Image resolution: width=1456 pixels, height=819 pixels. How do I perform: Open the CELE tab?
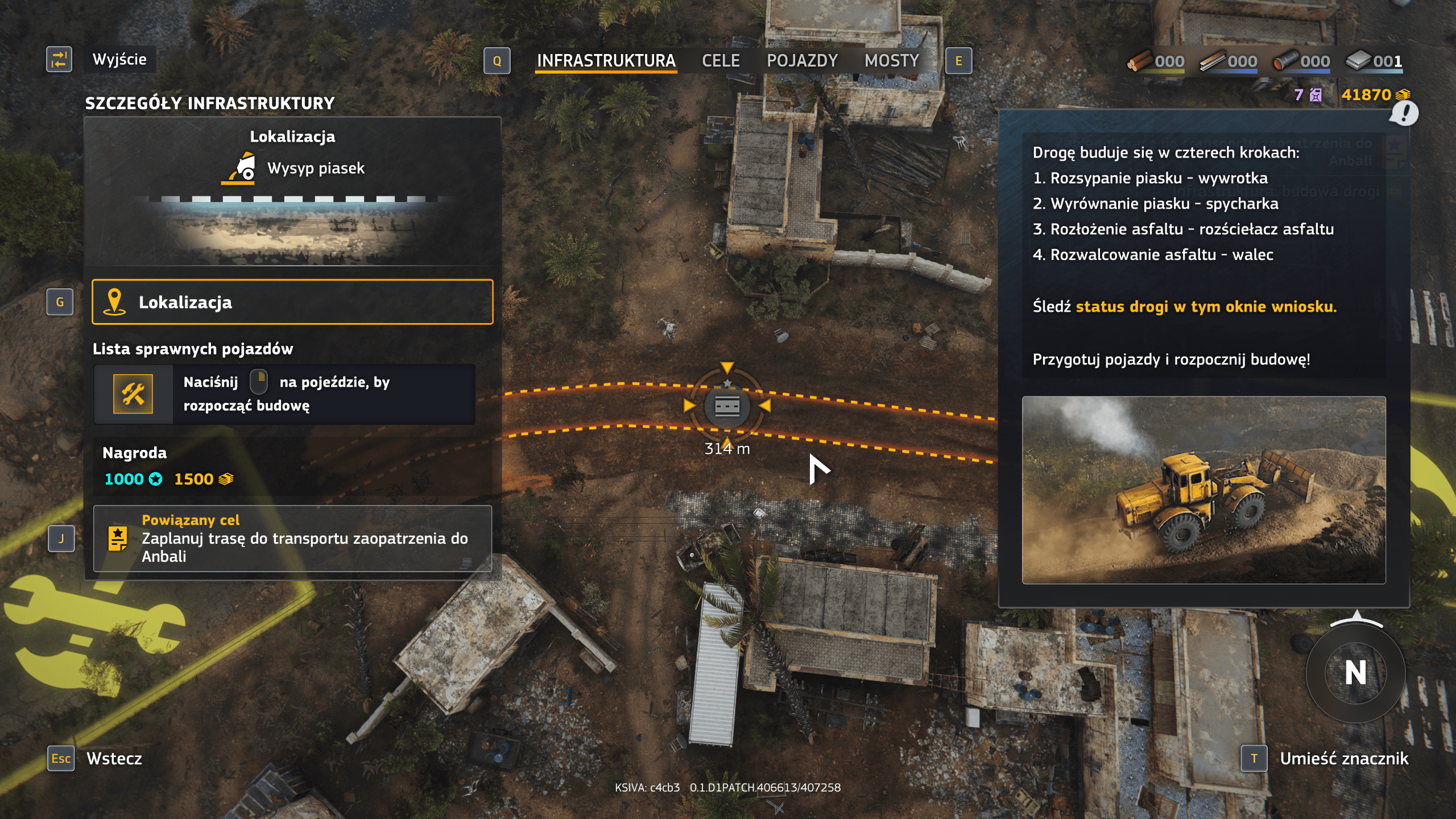(721, 61)
